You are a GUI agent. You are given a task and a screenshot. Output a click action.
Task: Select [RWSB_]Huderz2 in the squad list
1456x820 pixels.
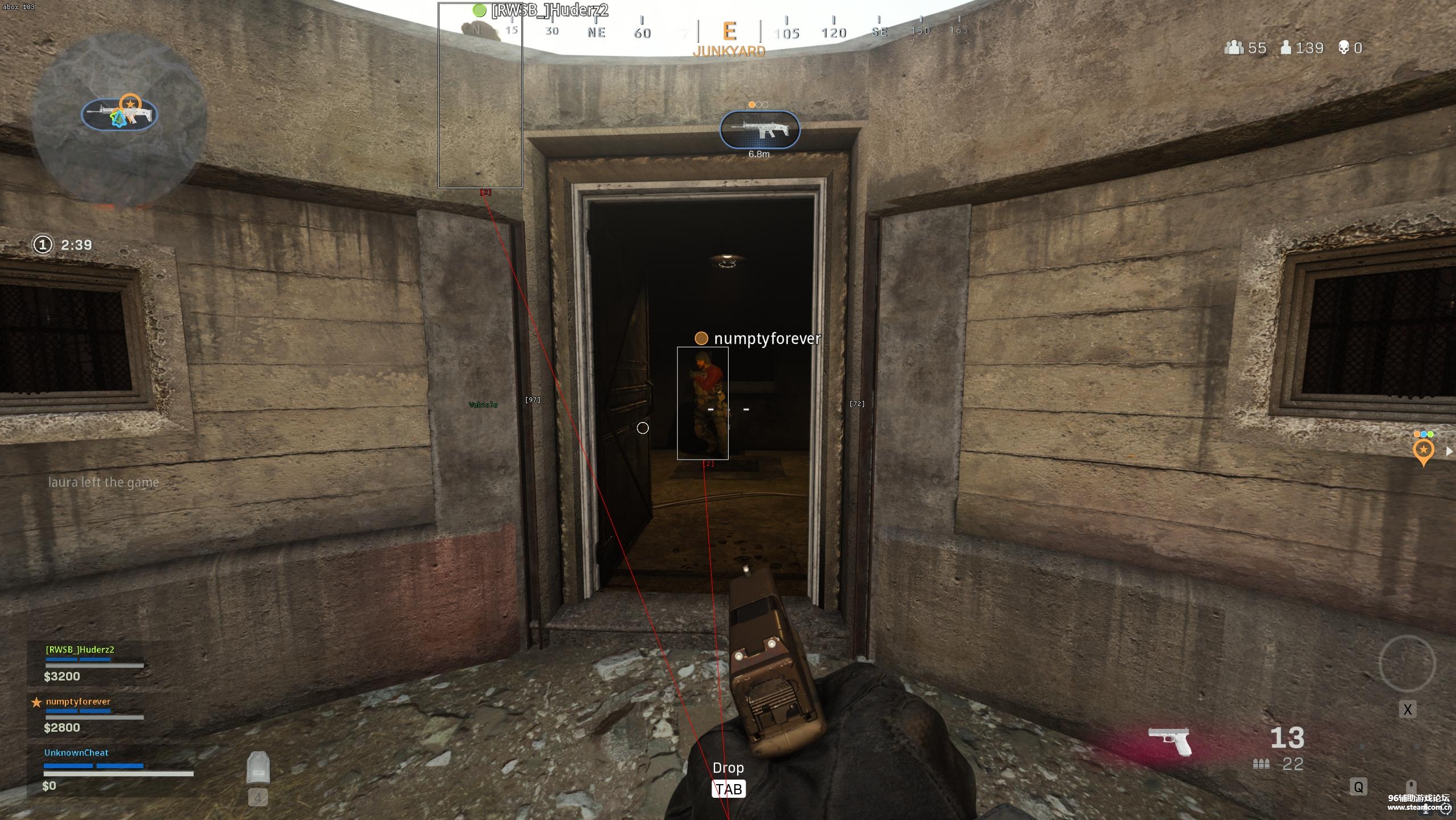click(80, 650)
